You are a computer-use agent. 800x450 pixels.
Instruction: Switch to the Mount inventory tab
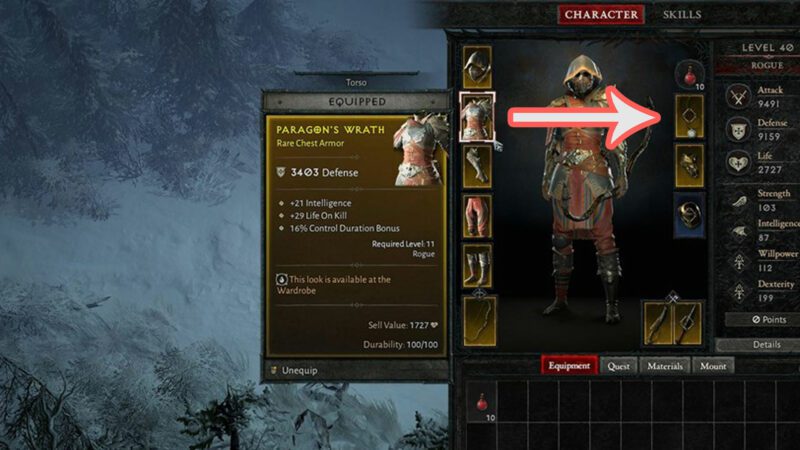[x=713, y=366]
